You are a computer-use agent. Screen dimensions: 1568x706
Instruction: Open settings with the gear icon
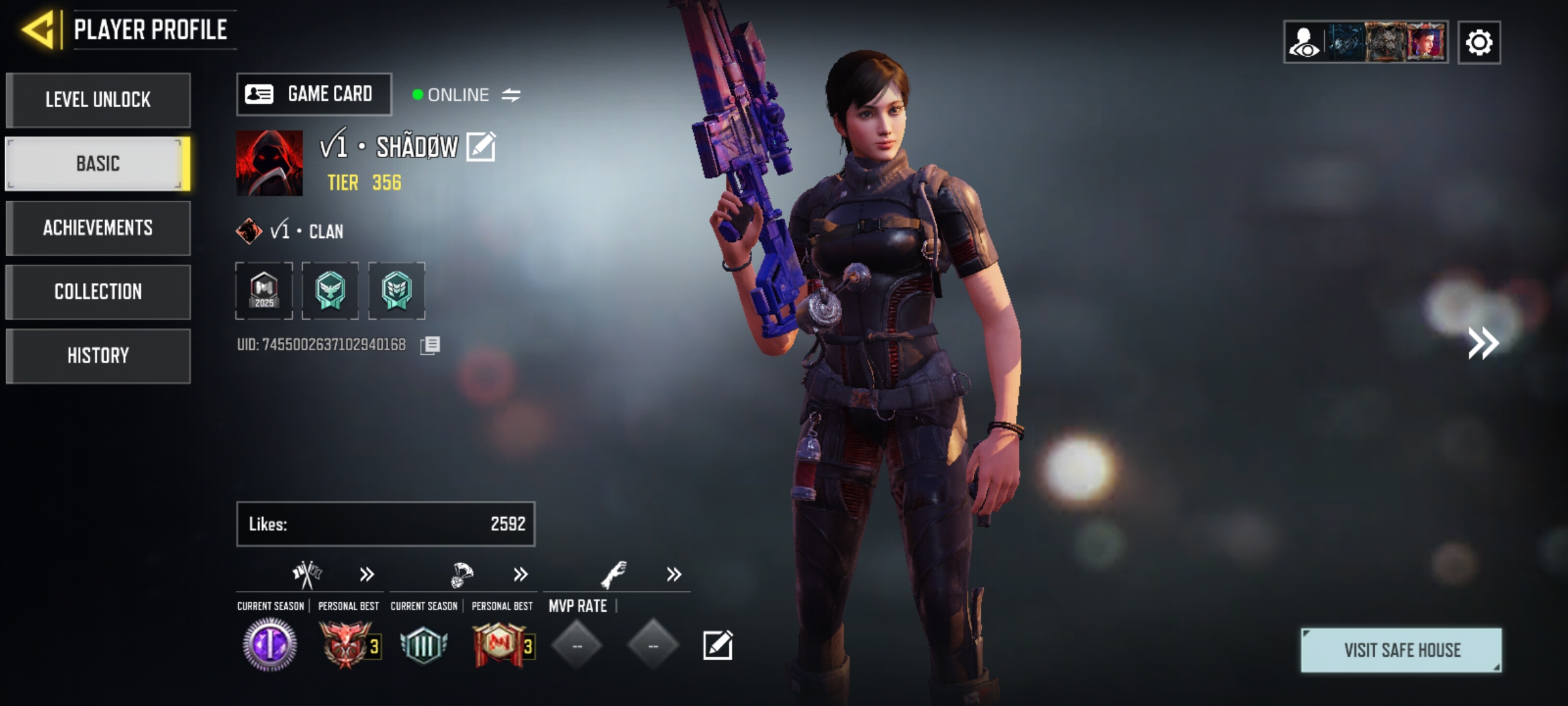[1479, 43]
